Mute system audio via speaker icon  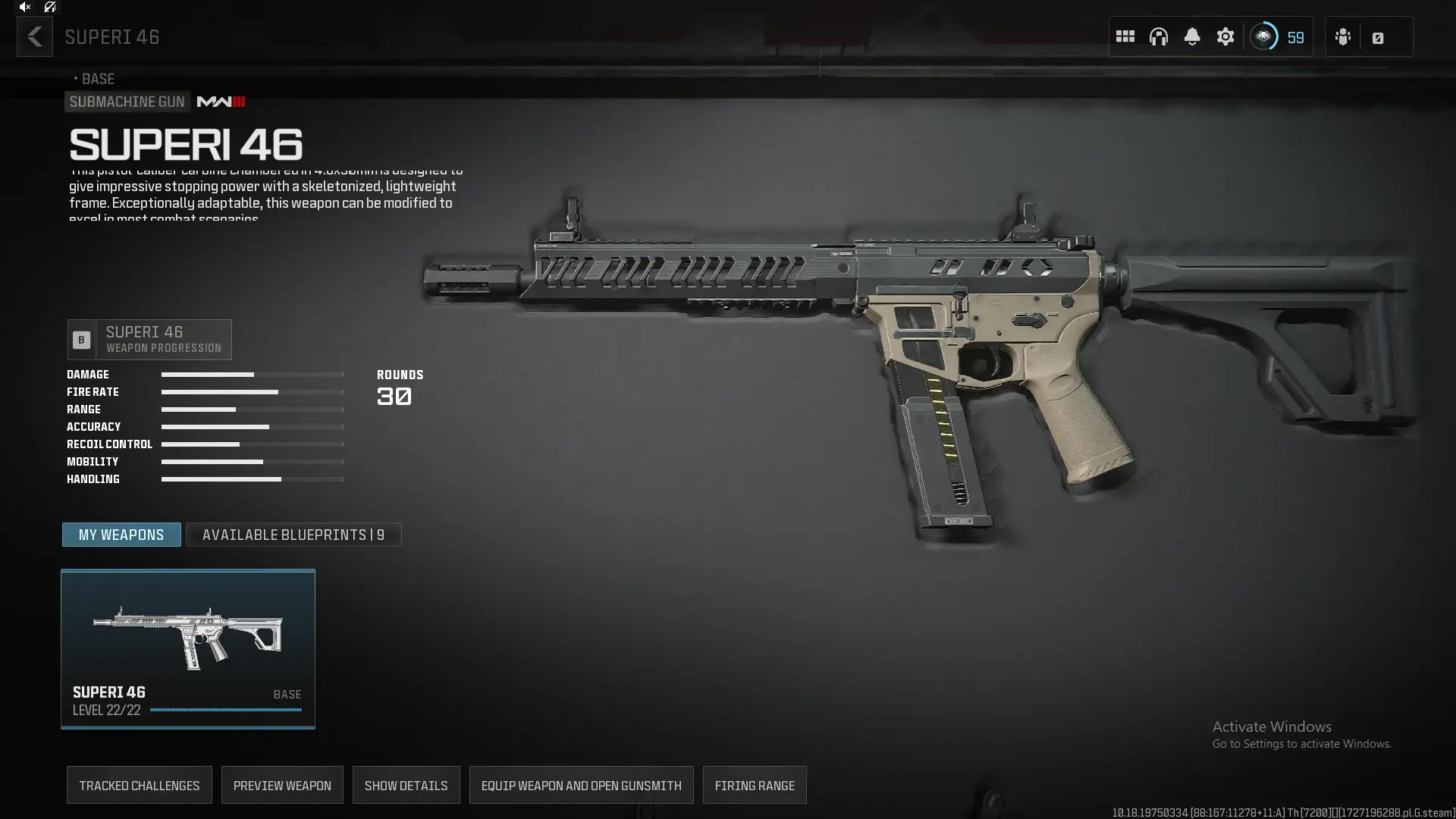[25, 7]
